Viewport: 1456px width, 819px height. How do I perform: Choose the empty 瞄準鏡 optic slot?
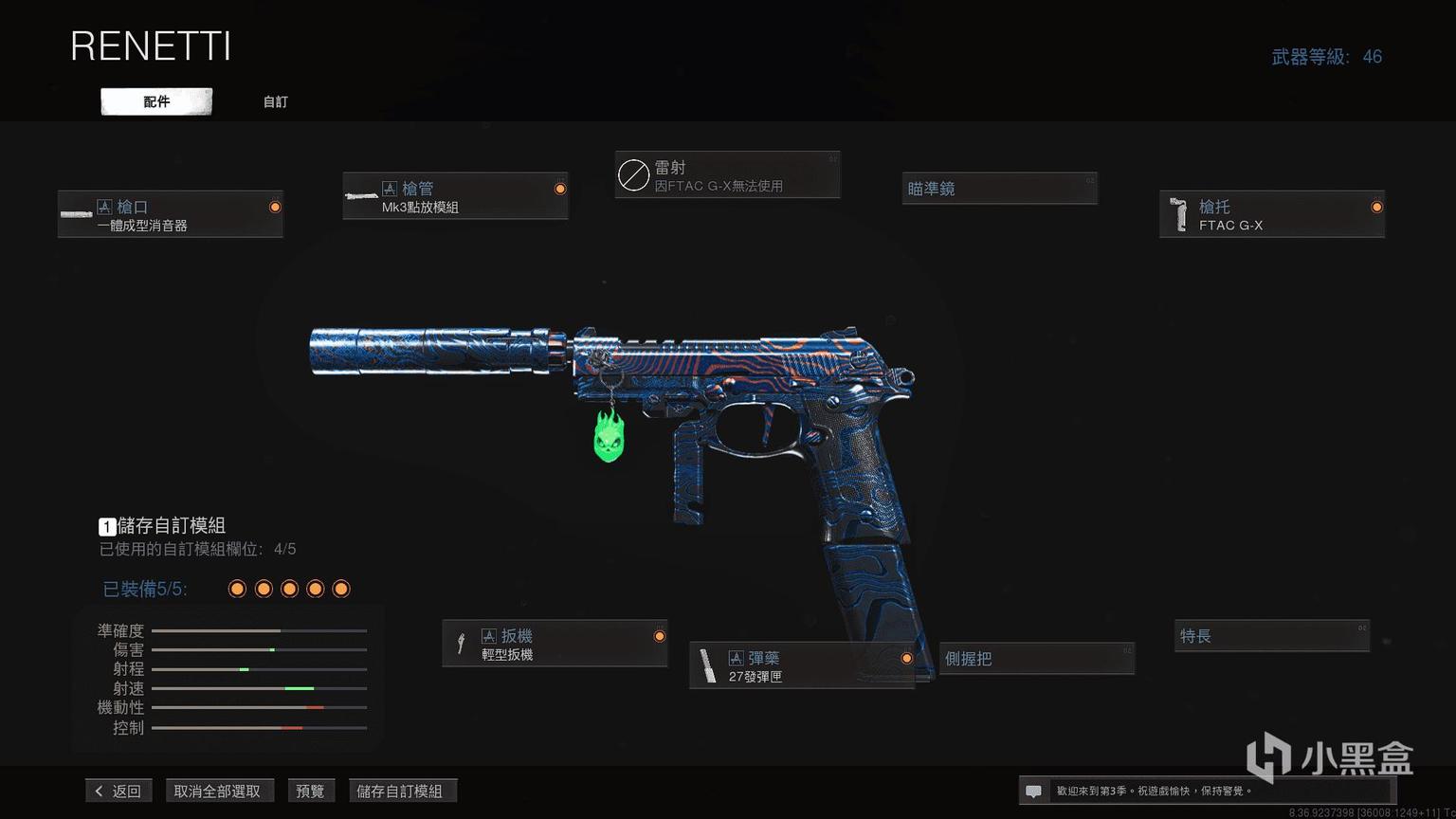tap(999, 189)
